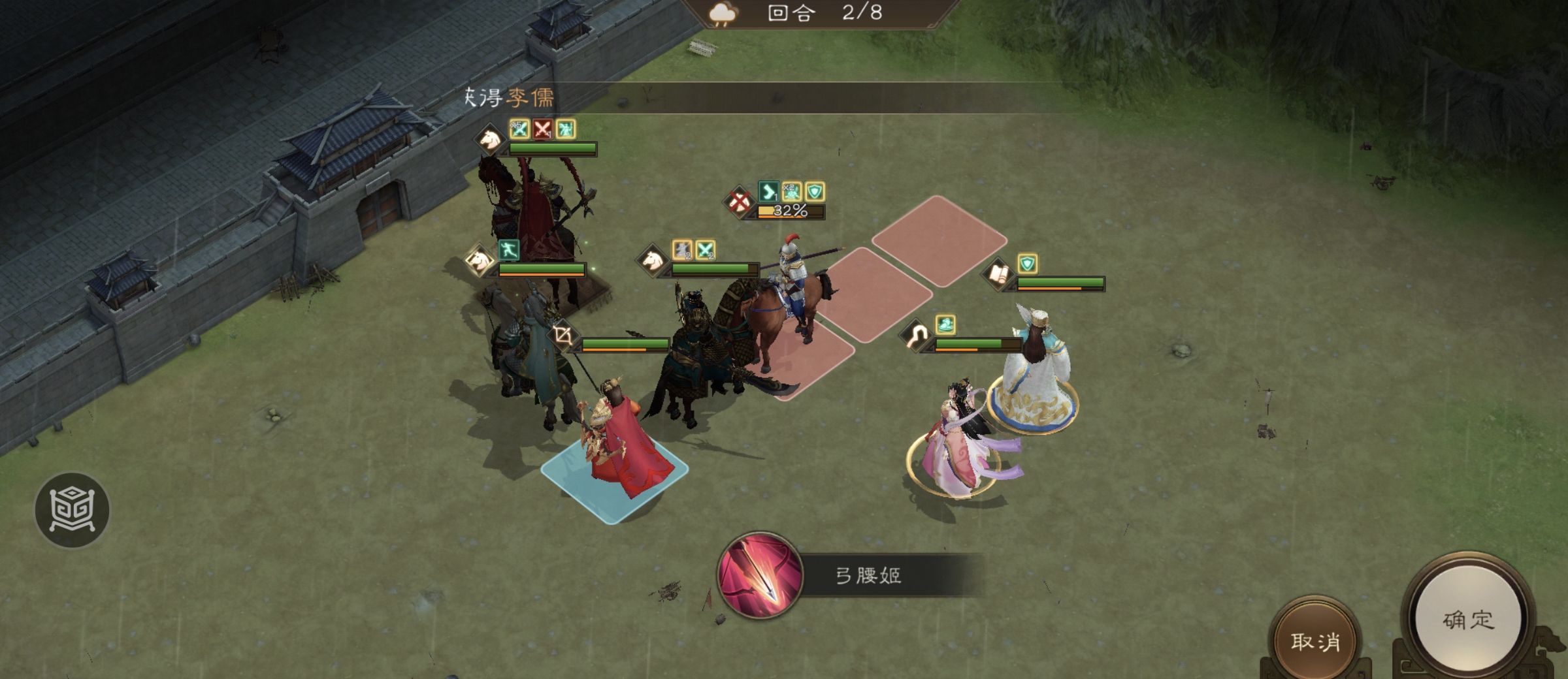The image size is (1568, 679).
Task: Inspect the red crossed-swords debuff on 李儒's unit
Action: 544,129
